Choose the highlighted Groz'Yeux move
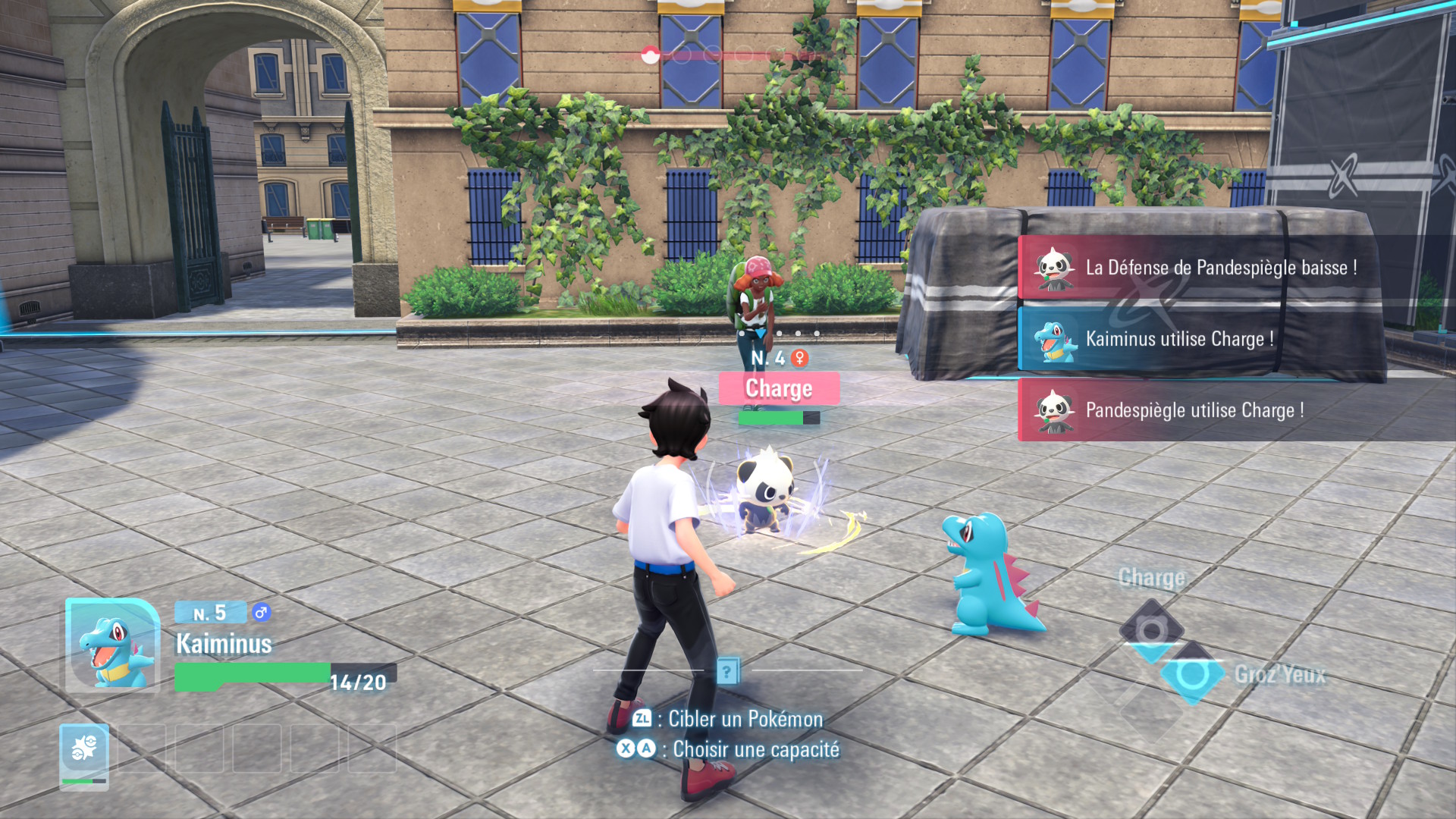Image resolution: width=1456 pixels, height=819 pixels. click(1192, 673)
